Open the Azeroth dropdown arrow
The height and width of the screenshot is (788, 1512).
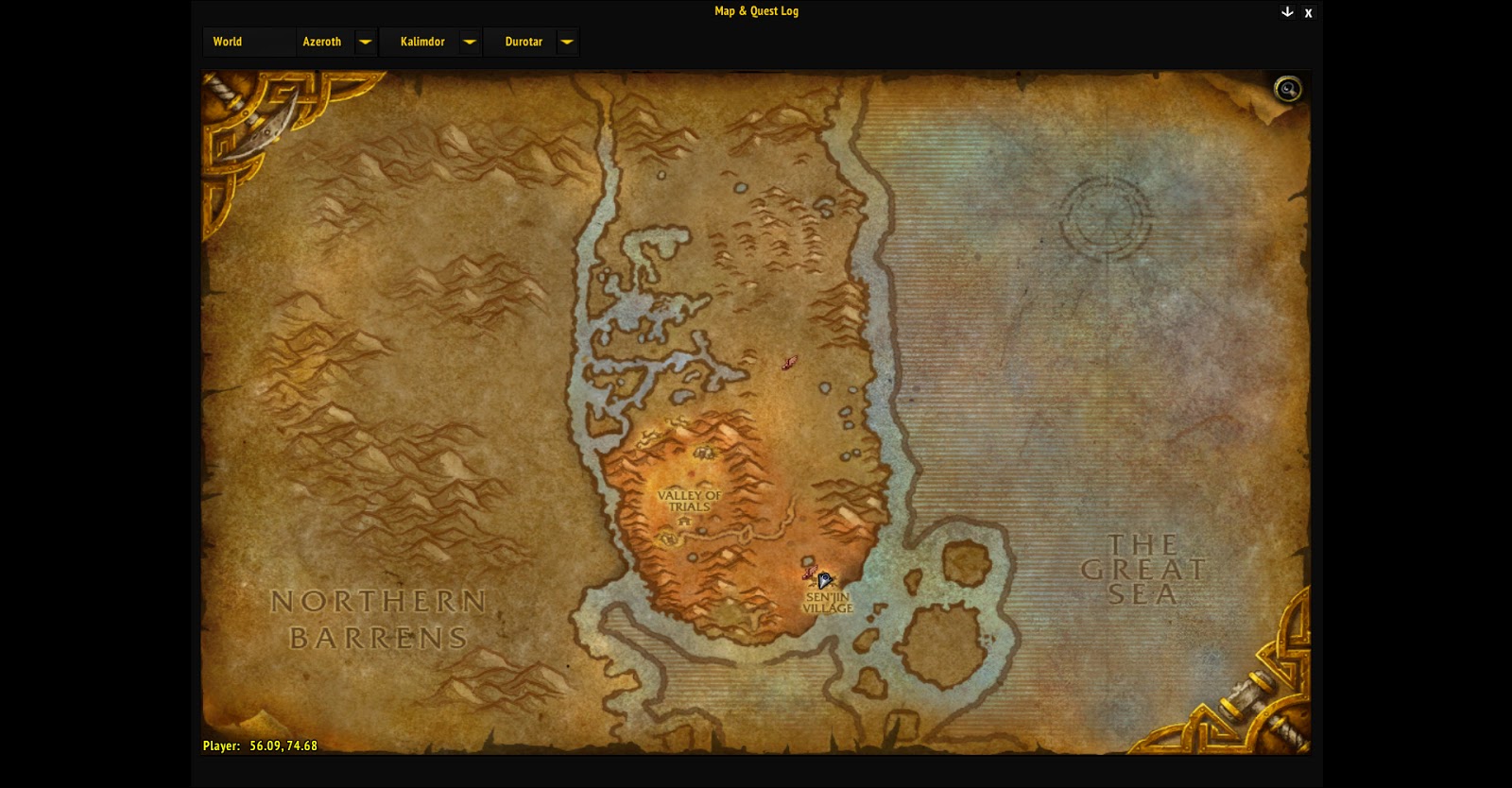364,42
